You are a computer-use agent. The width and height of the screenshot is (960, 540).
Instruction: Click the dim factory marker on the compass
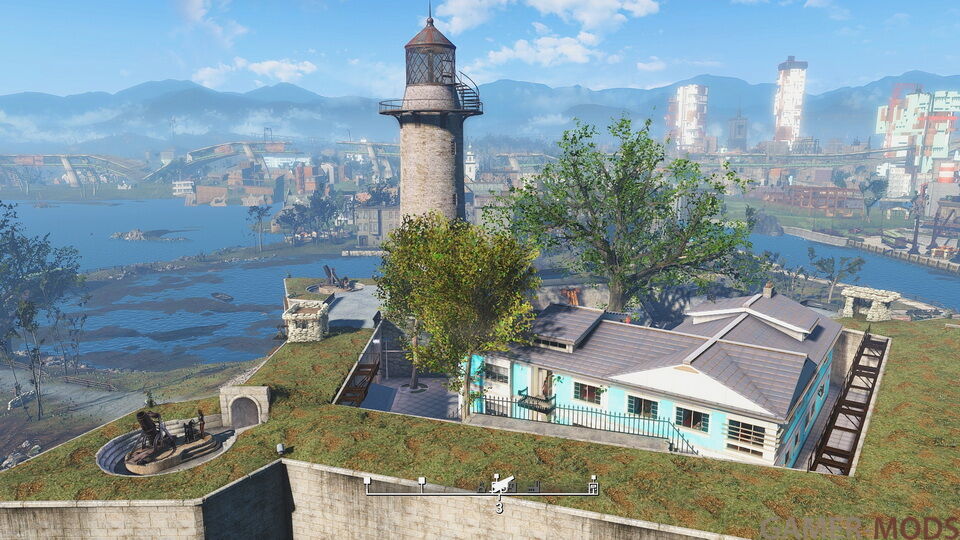click(x=534, y=487)
